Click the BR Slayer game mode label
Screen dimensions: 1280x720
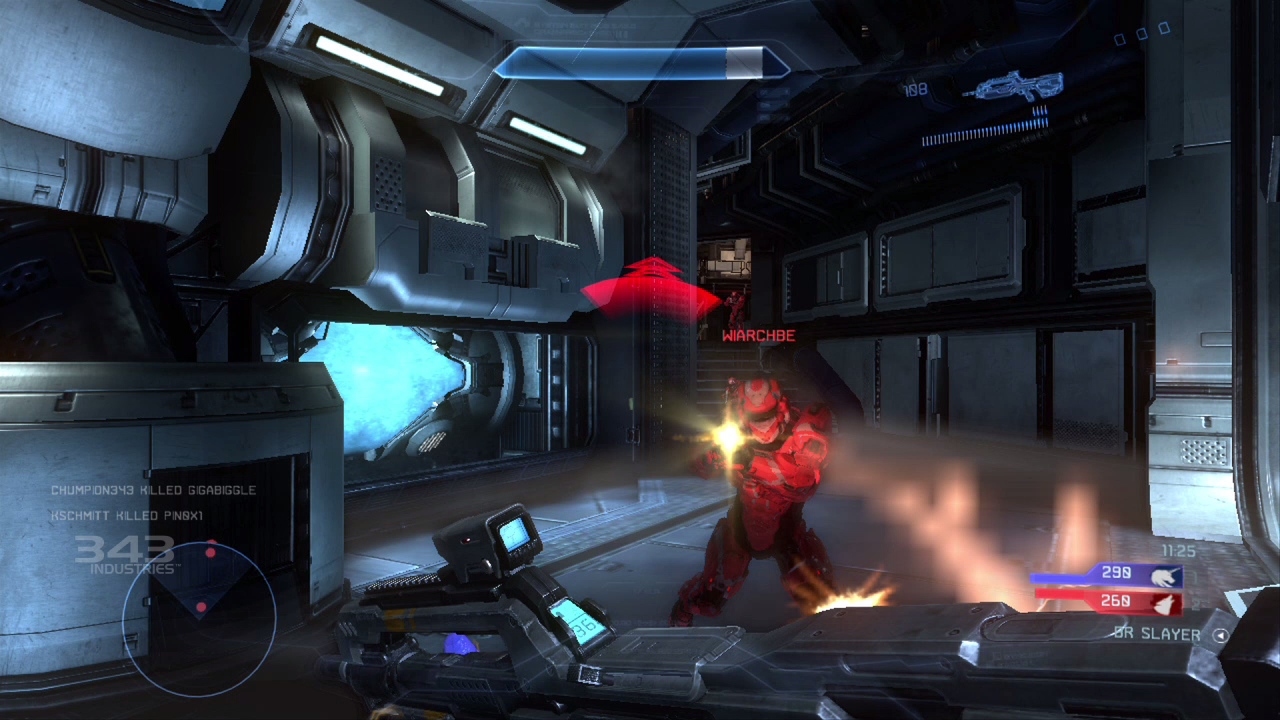click(1157, 634)
